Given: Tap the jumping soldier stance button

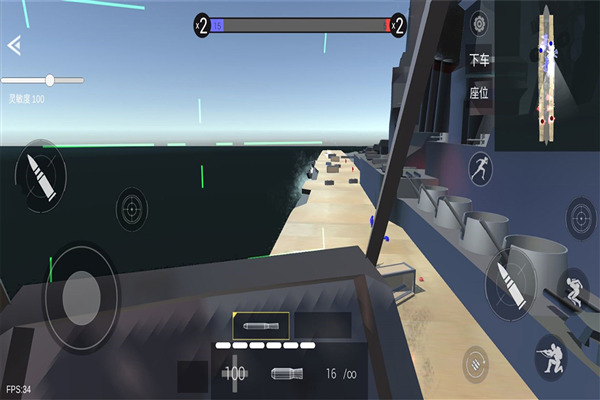Looking at the screenshot, I should [573, 290].
